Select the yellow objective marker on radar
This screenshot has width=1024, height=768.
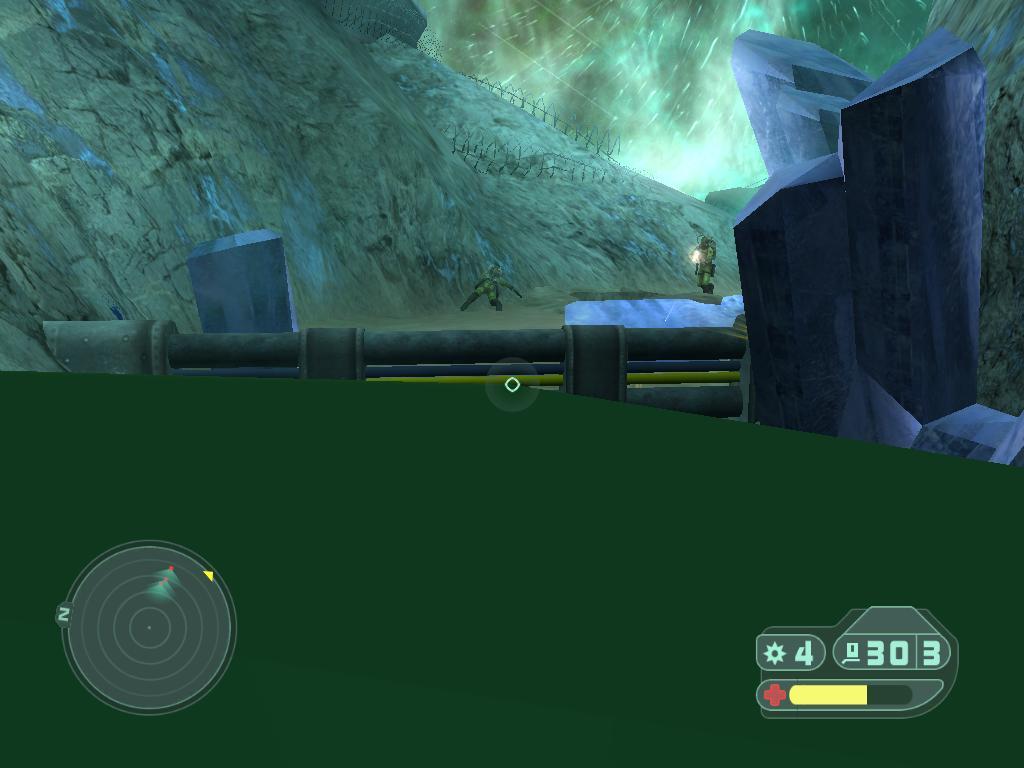(209, 575)
